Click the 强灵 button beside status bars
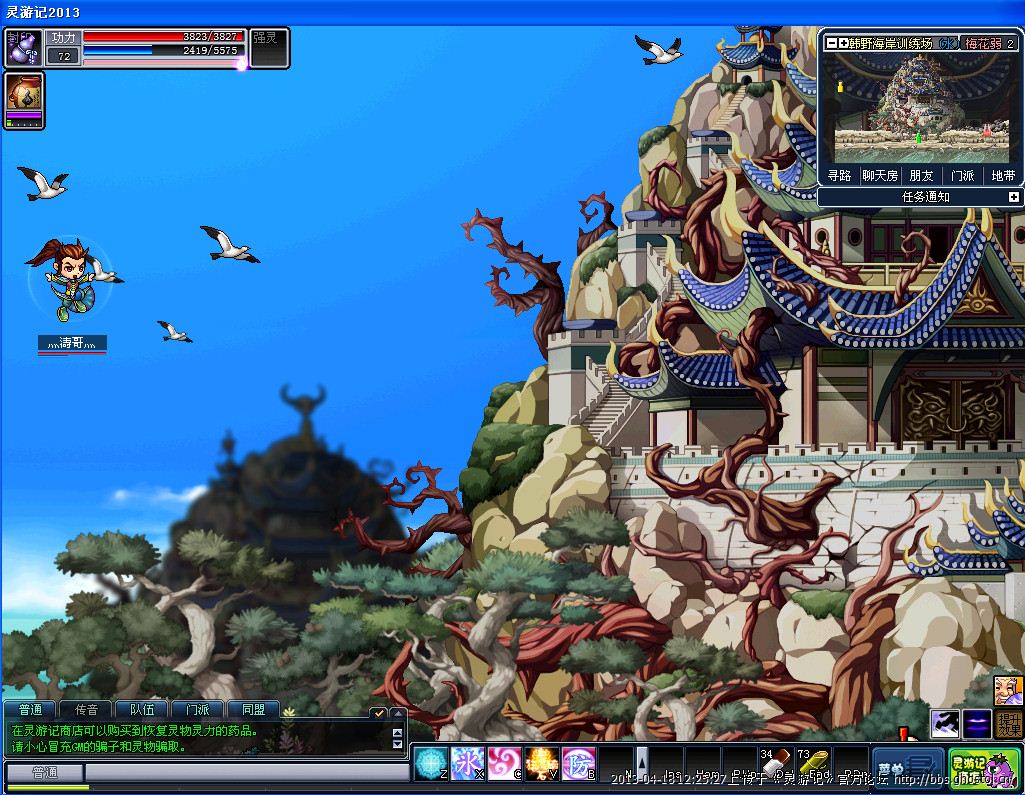 pos(268,47)
